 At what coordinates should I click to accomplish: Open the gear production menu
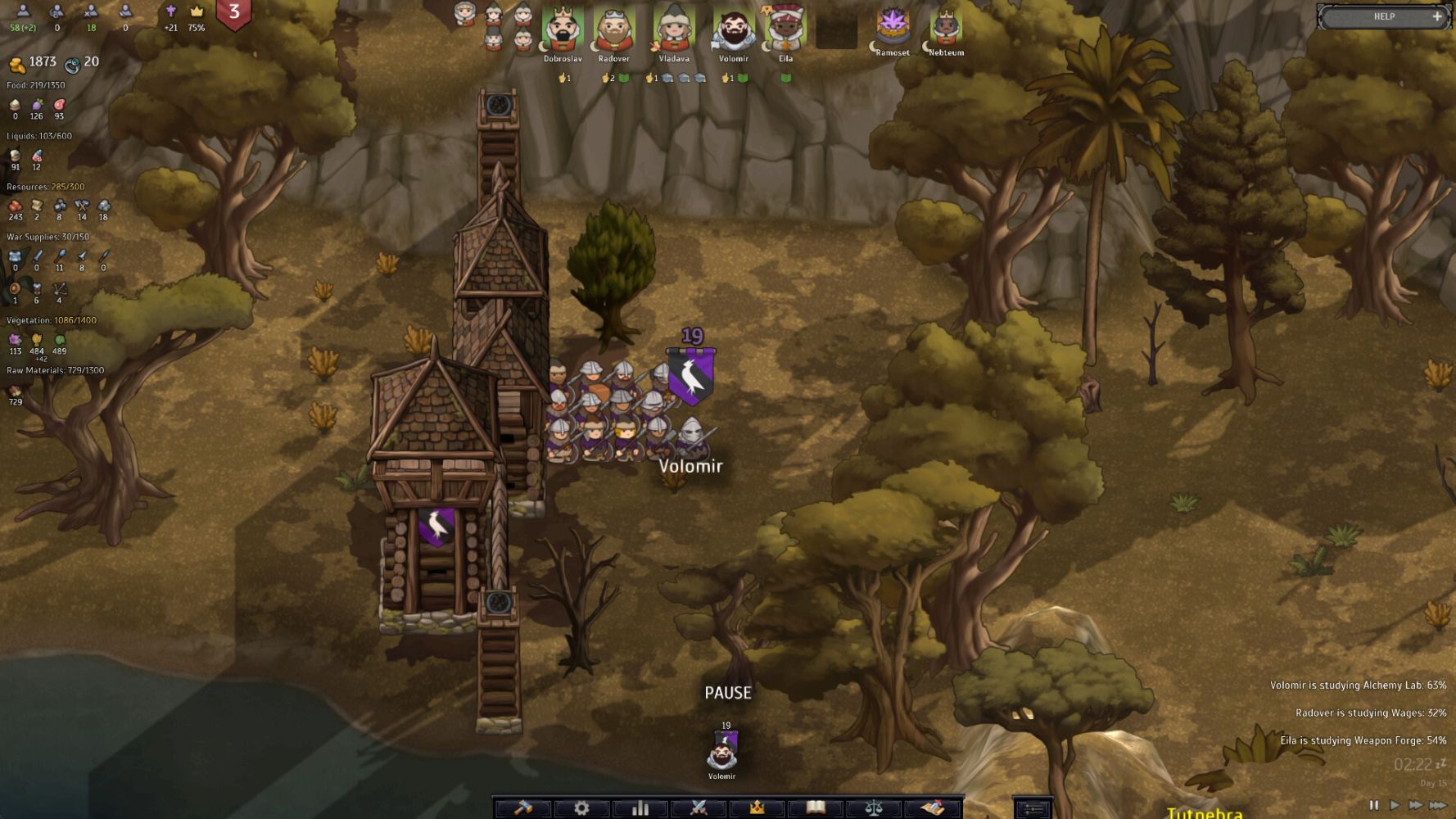pyautogui.click(x=581, y=808)
